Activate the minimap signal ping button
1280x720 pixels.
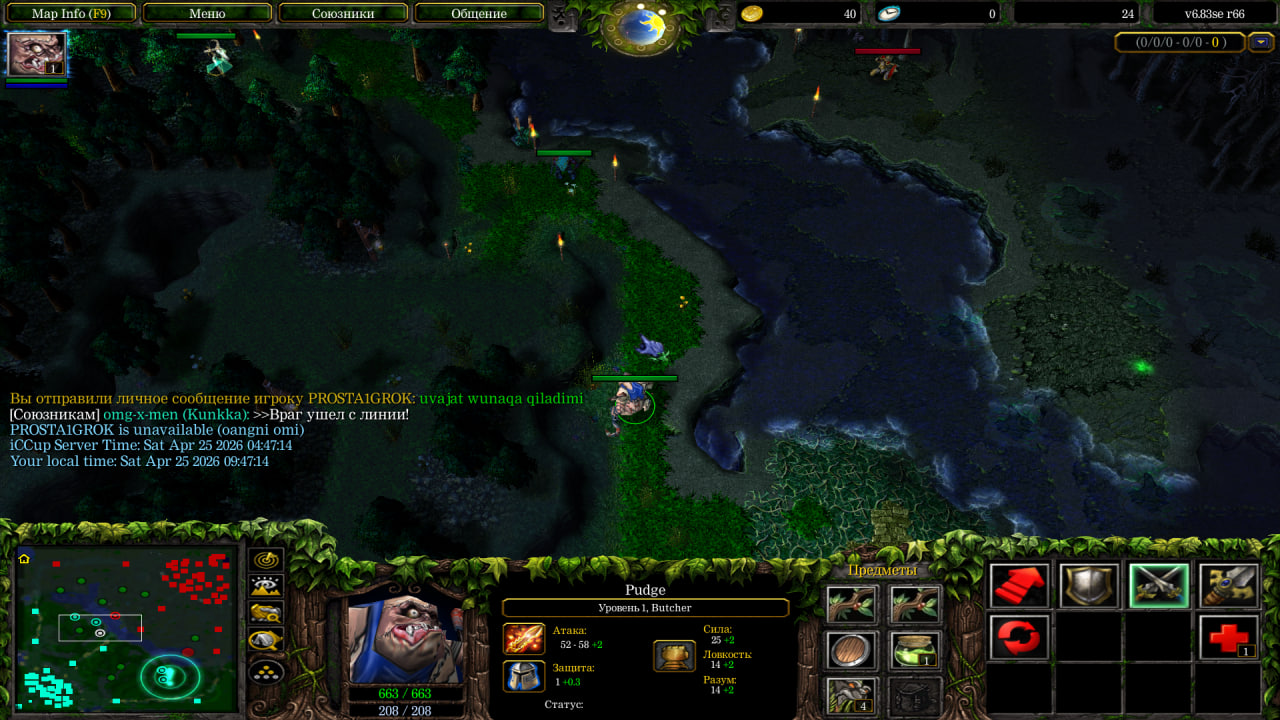[267, 560]
